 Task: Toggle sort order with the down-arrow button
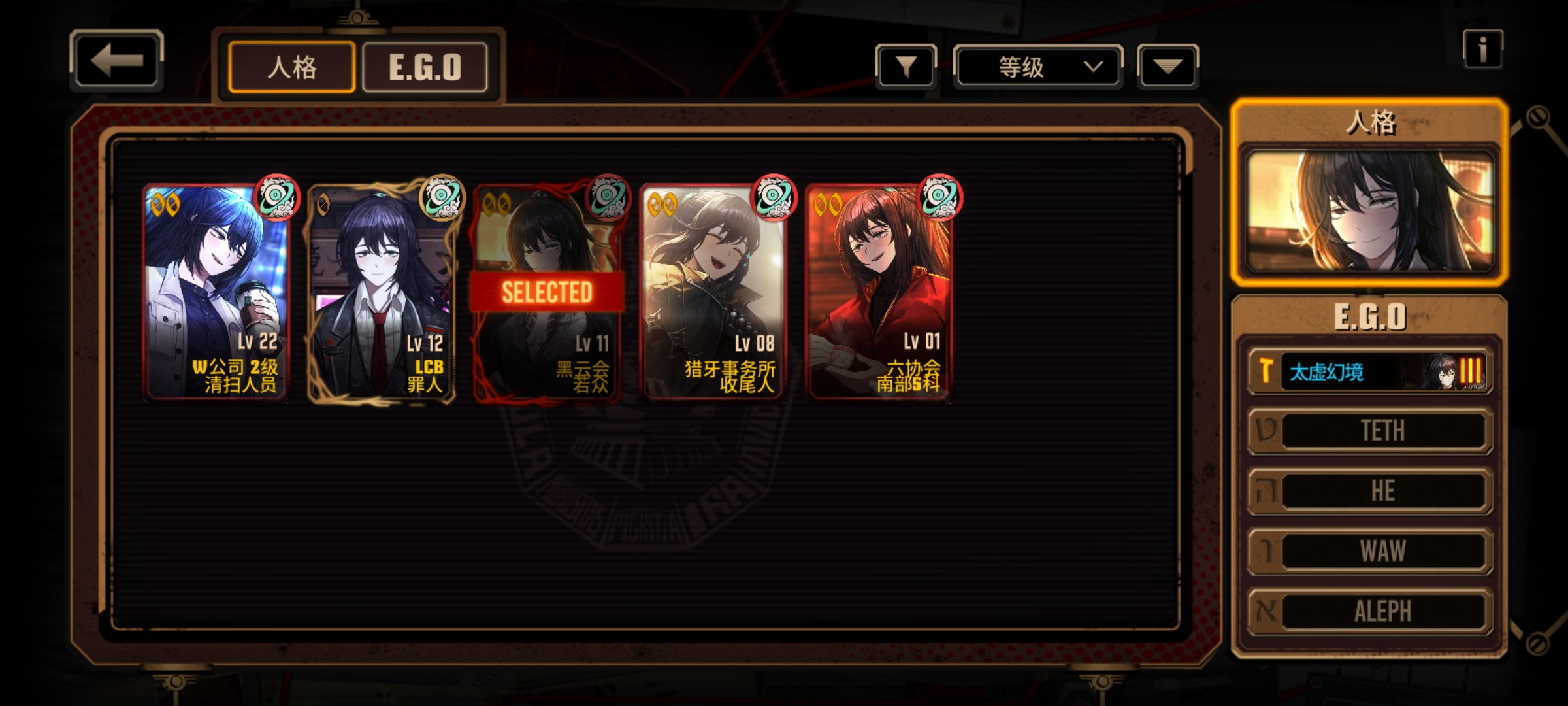tap(1168, 66)
